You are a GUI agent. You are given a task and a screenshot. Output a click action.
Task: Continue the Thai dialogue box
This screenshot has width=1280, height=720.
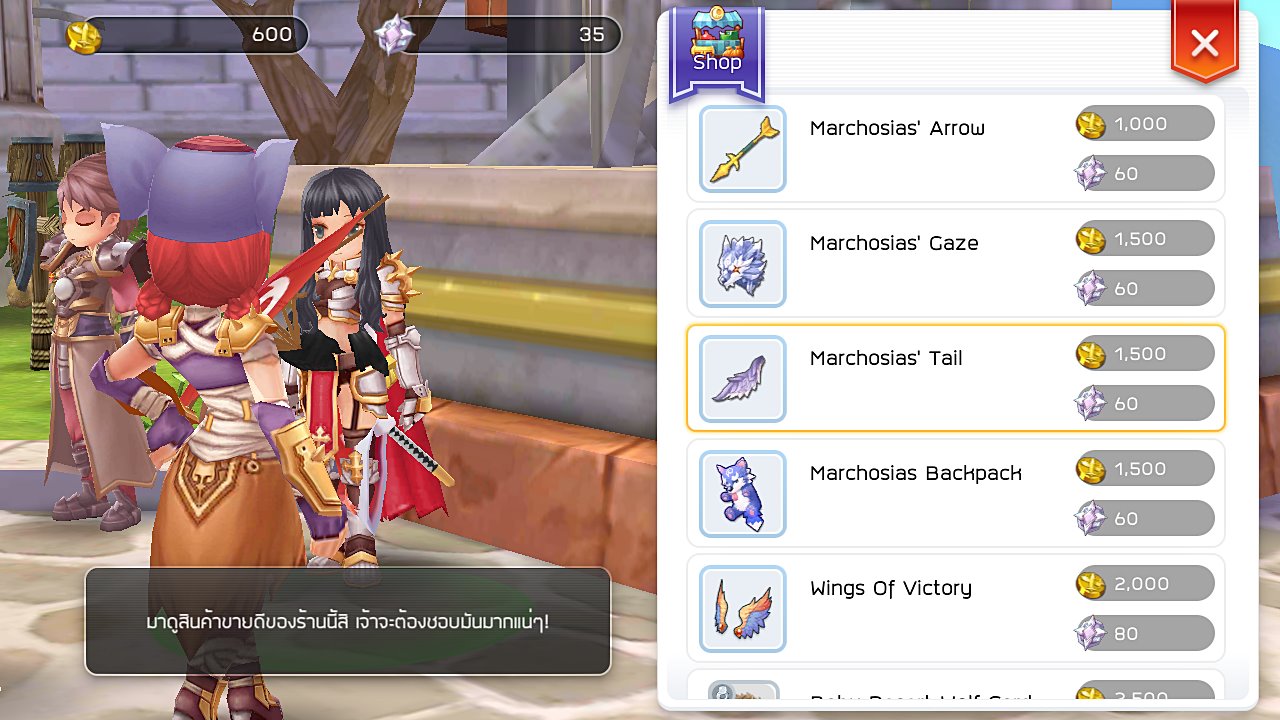pos(347,621)
